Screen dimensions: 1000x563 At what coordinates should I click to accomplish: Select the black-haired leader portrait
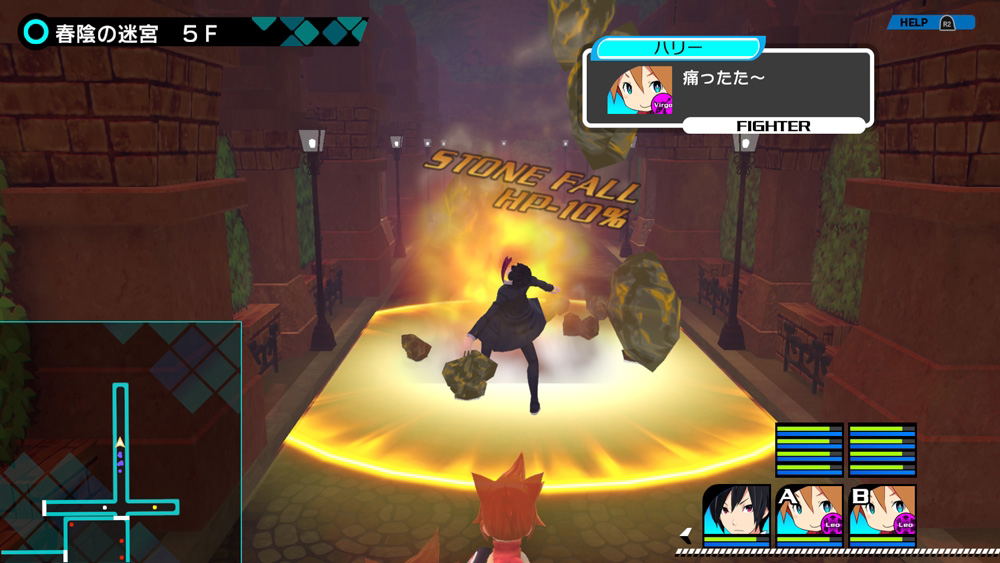736,511
